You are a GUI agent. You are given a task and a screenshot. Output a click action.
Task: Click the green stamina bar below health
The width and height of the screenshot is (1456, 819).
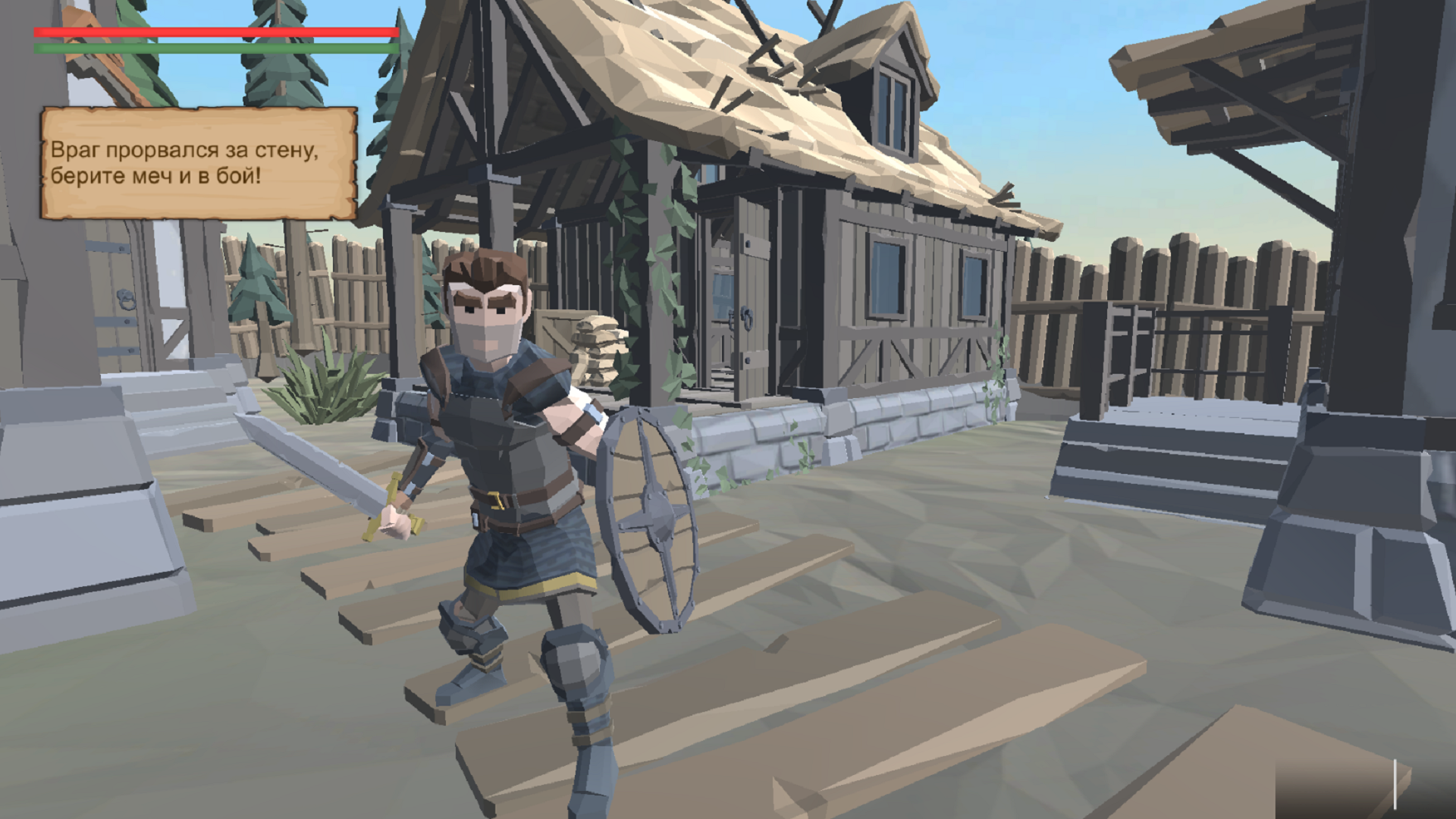[212, 47]
